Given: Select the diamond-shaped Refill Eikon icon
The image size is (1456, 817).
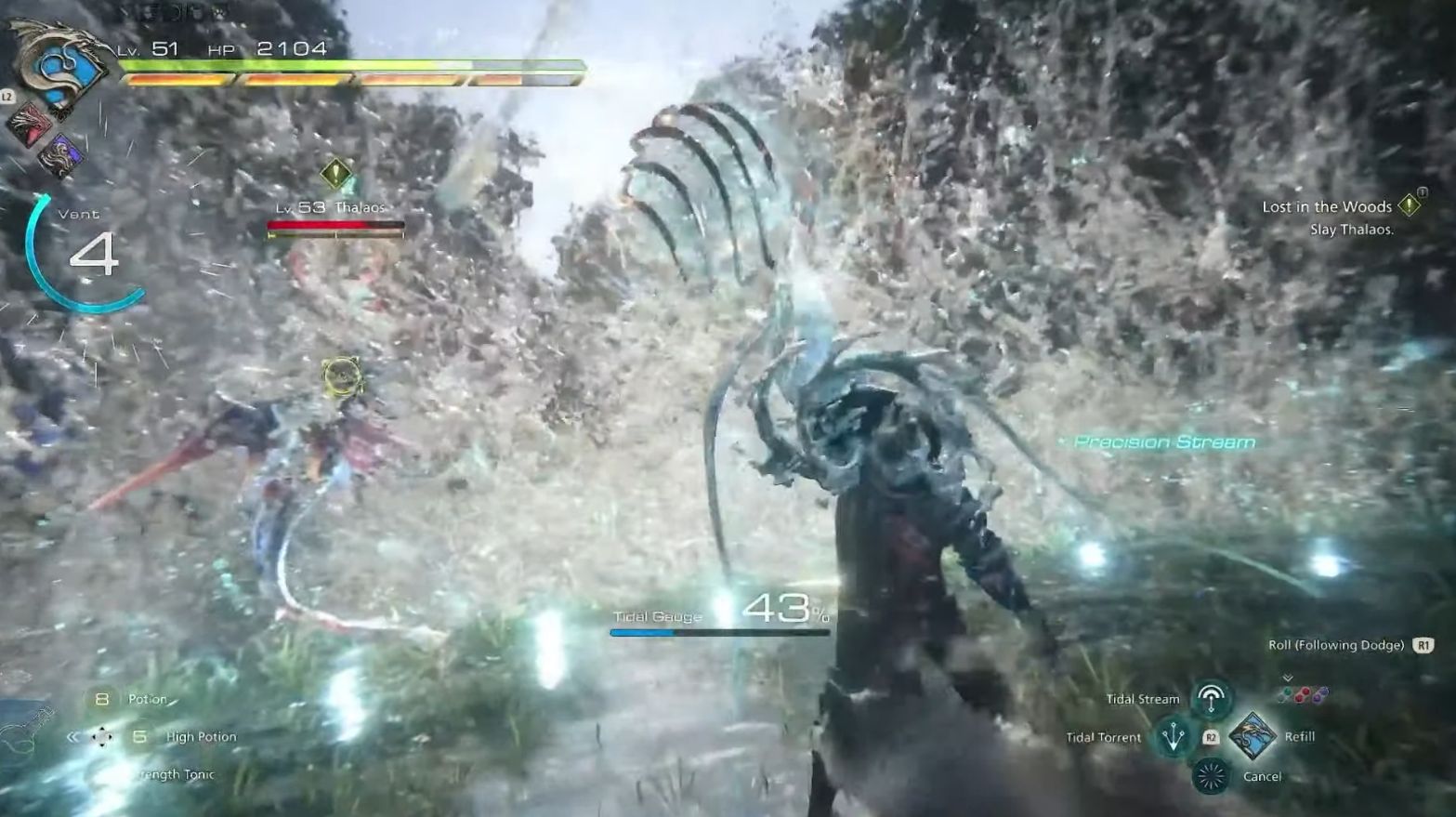Looking at the screenshot, I should (x=1253, y=737).
